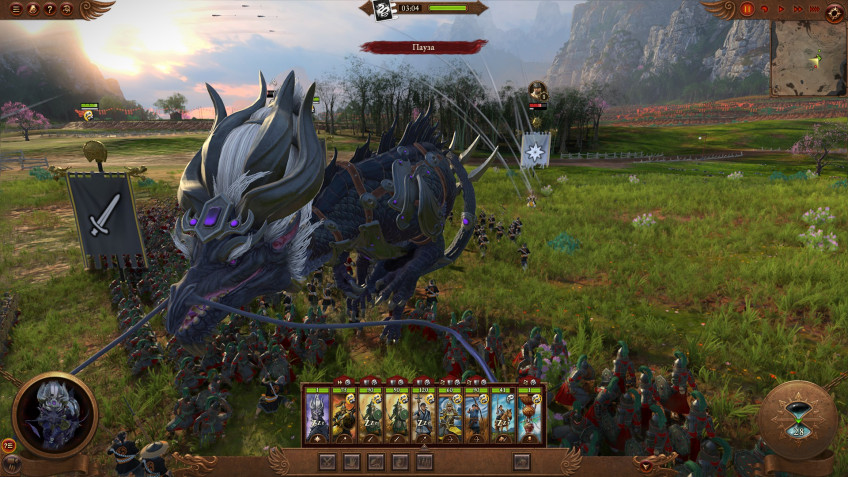Screen dimensions: 848x477
Task: Click the compass button beside the minimap
Action: pyautogui.click(x=834, y=11)
